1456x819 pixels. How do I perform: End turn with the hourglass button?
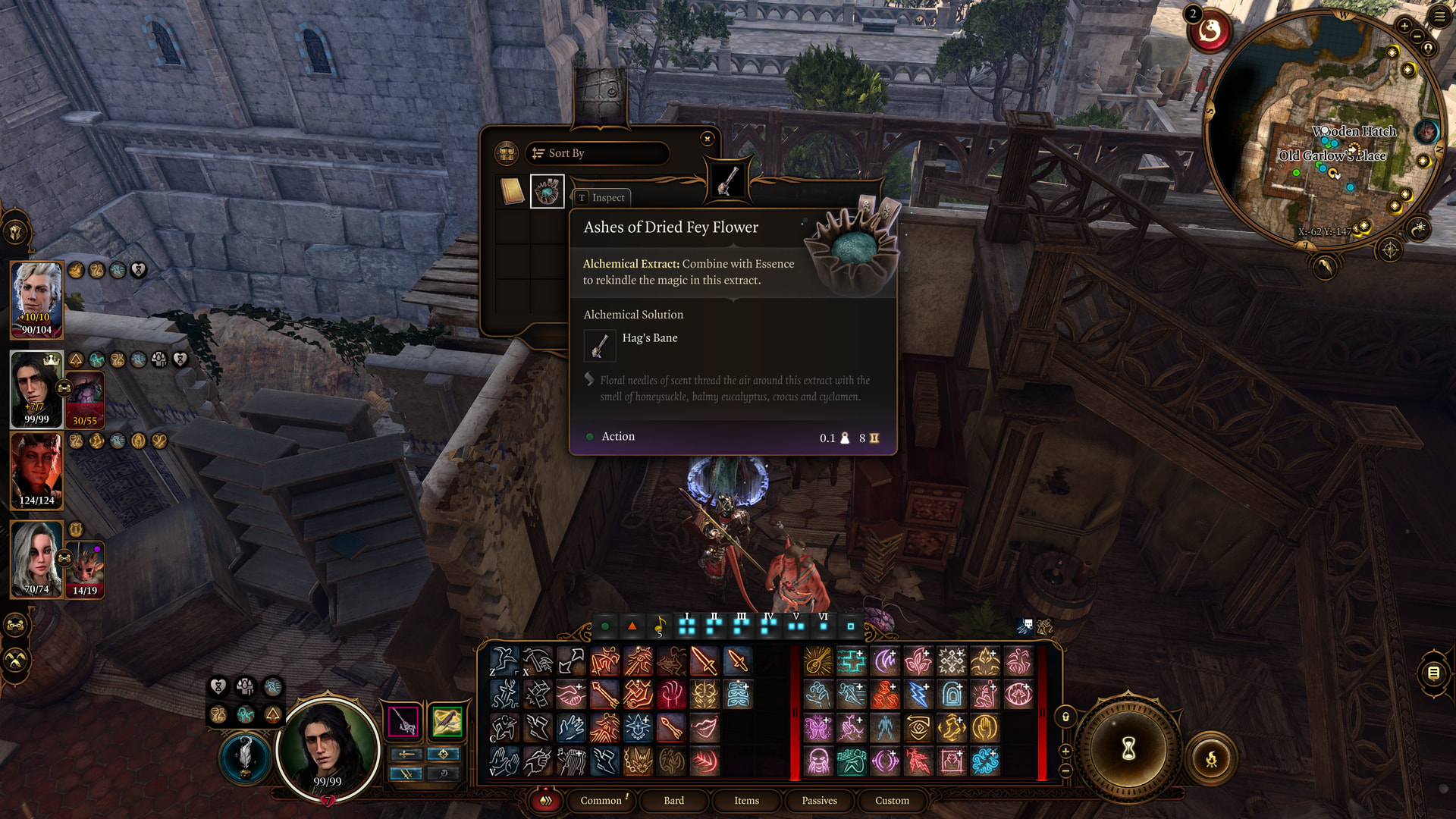click(1128, 749)
